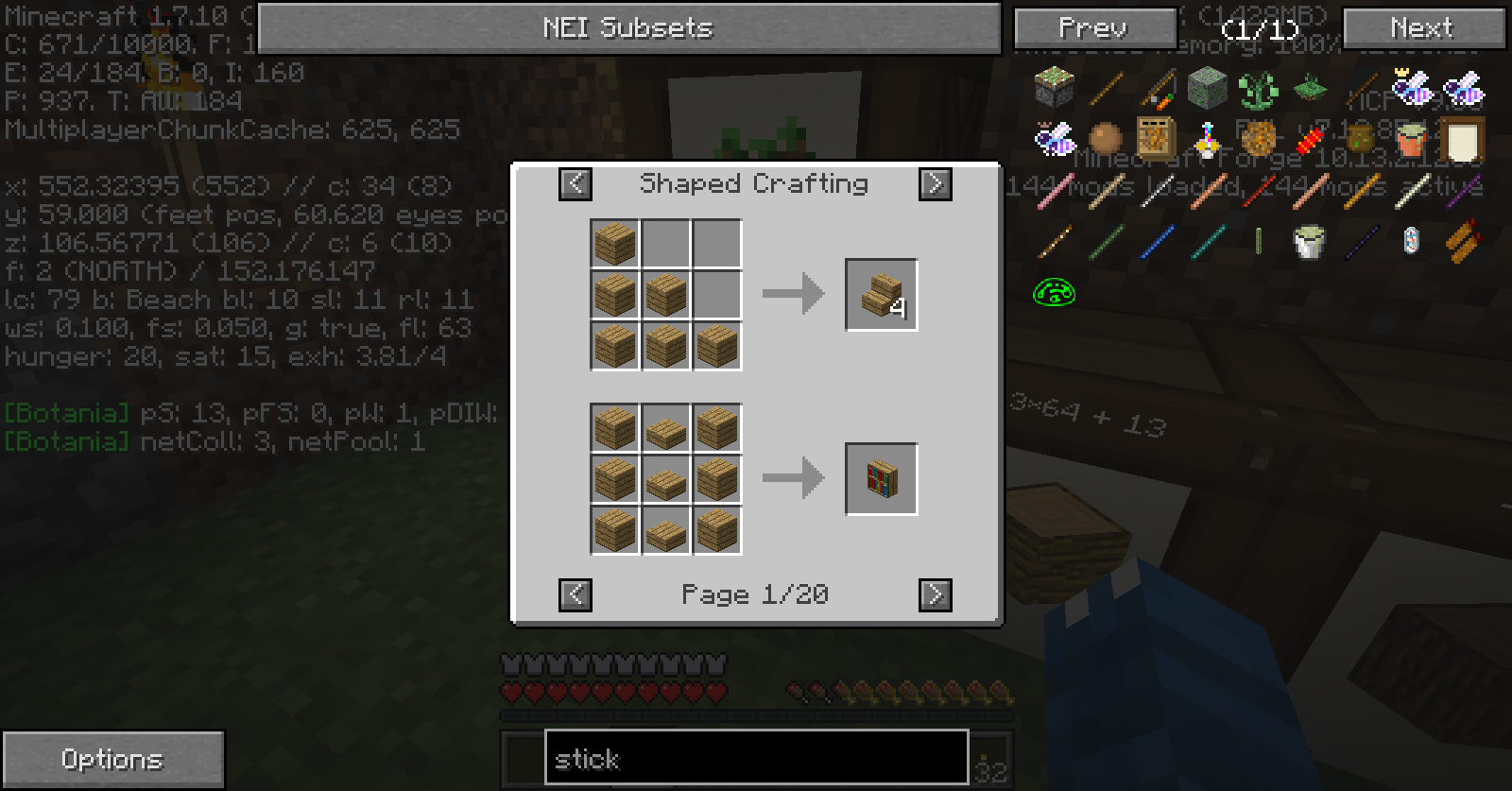
Task: Pick the sticky piston in the item panel
Action: point(1055,89)
